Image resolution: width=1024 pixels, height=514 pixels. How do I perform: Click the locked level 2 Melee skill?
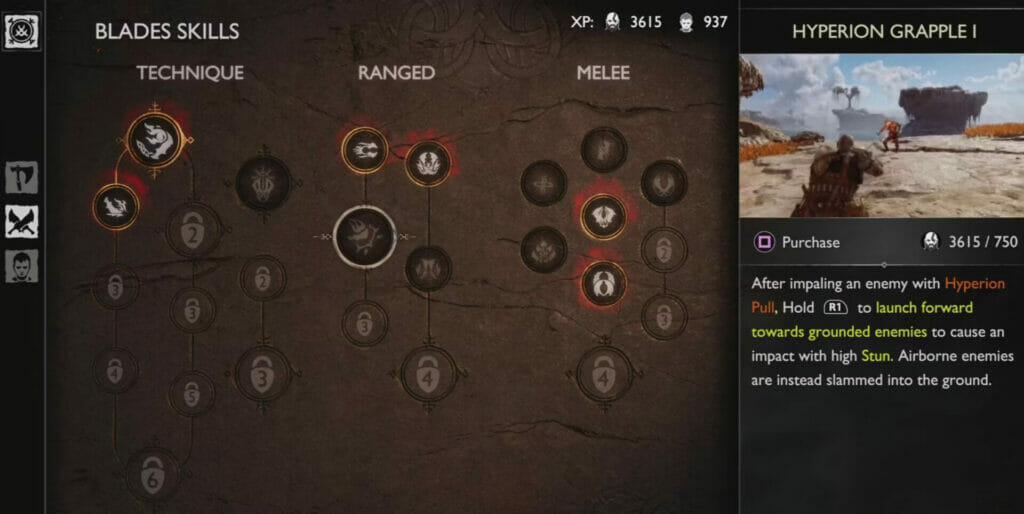(x=664, y=250)
